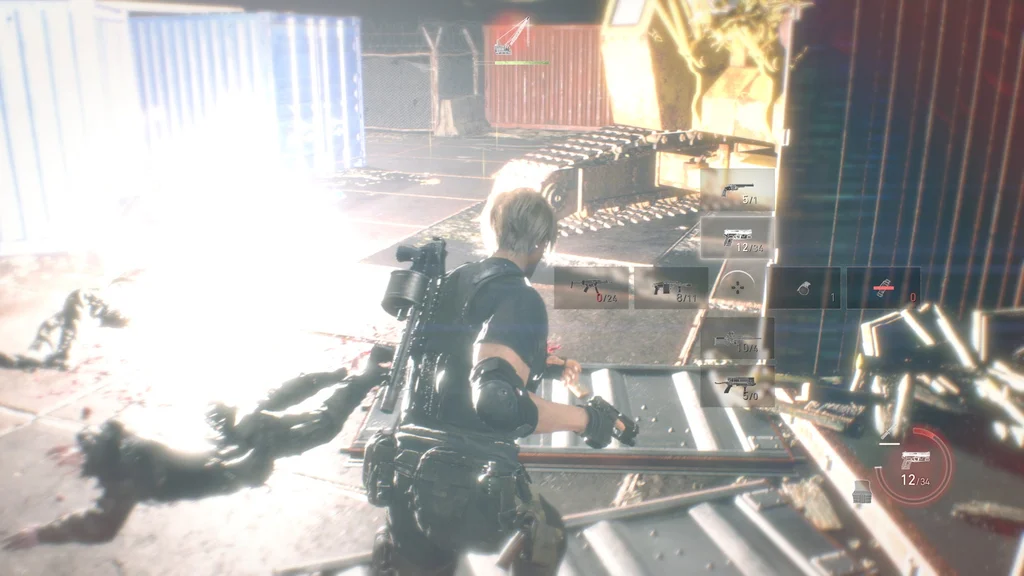Equip the submachine gun with 0/24 ammo
The height and width of the screenshot is (576, 1024).
(591, 287)
